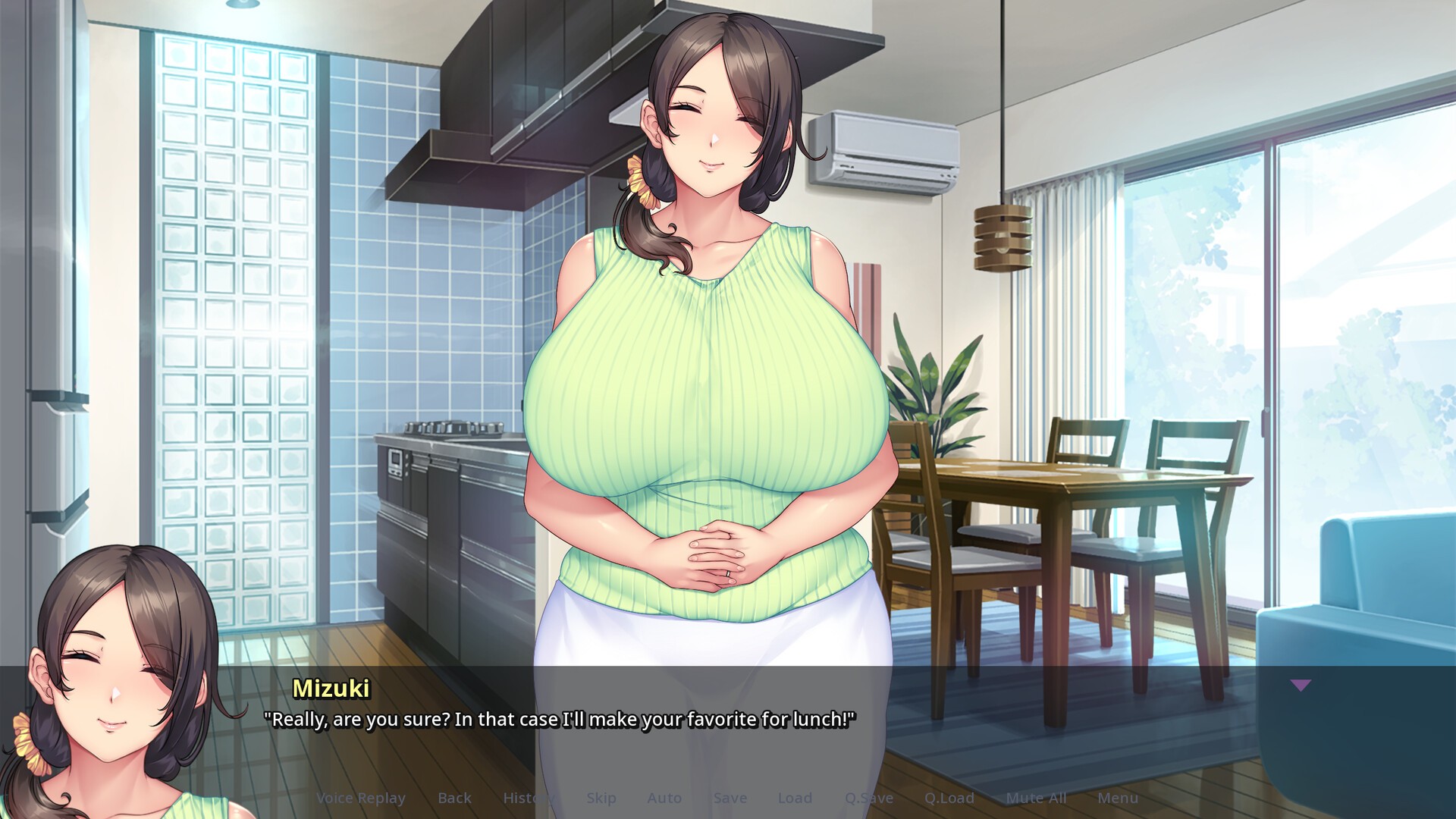This screenshot has height=819, width=1456.
Task: Open the Load screen
Action: coord(795,798)
